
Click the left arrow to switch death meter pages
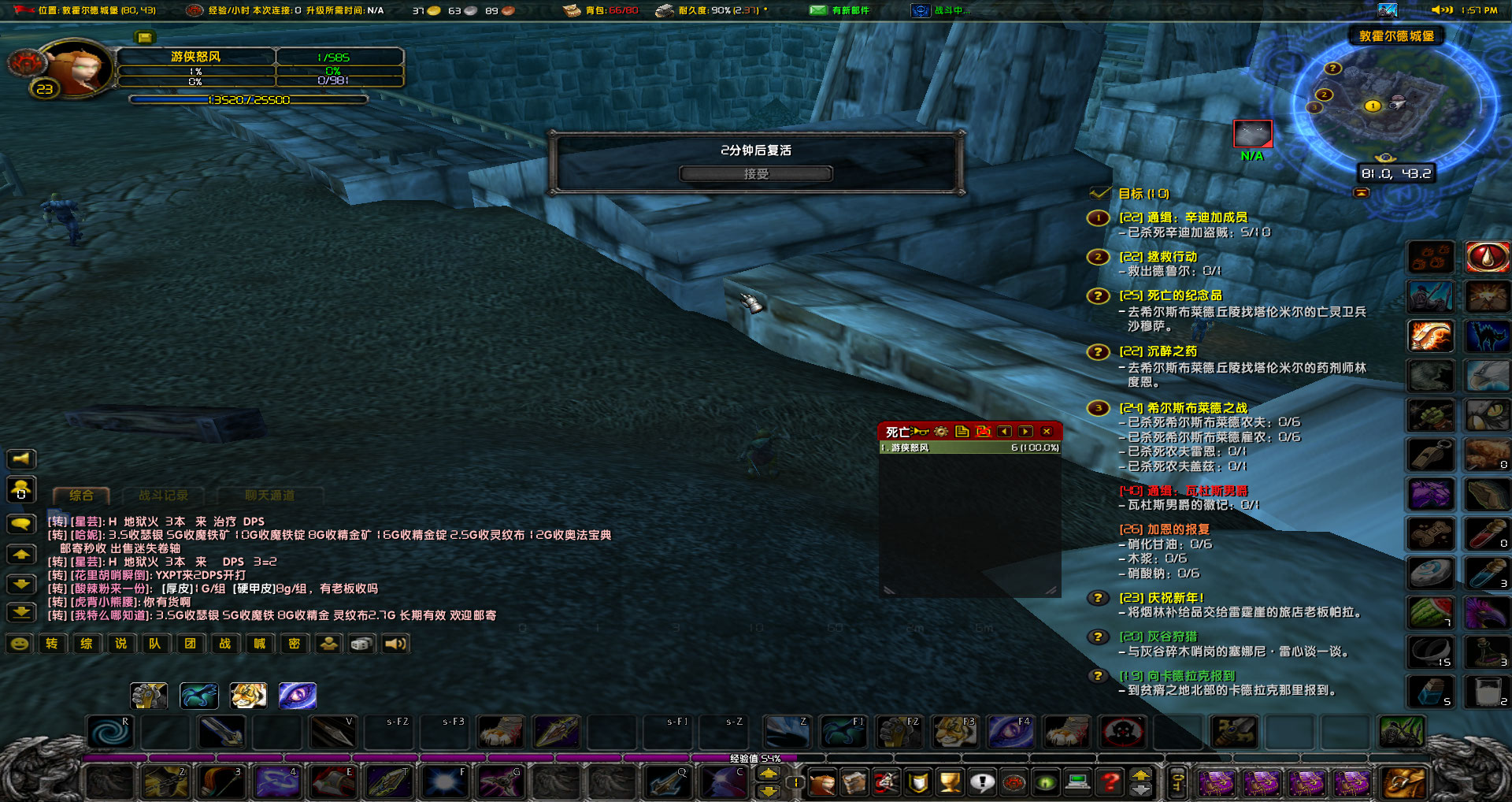(1005, 432)
